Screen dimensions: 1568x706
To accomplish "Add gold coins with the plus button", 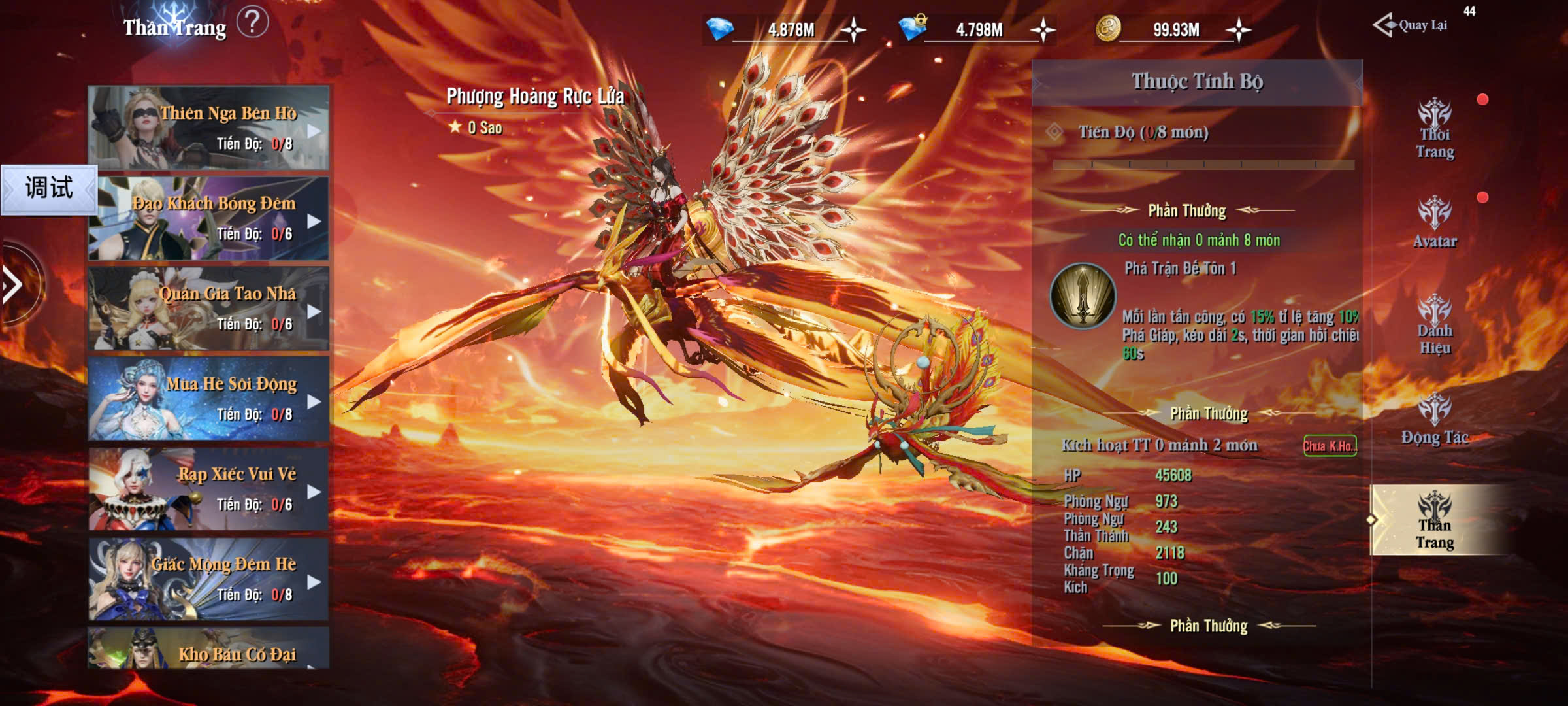I will 1239,30.
